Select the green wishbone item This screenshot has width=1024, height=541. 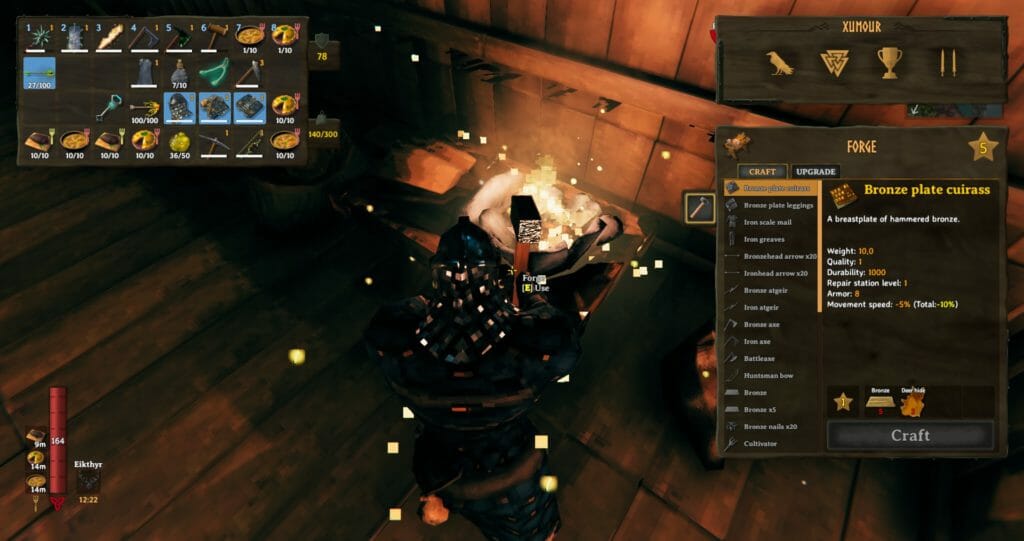(216, 72)
